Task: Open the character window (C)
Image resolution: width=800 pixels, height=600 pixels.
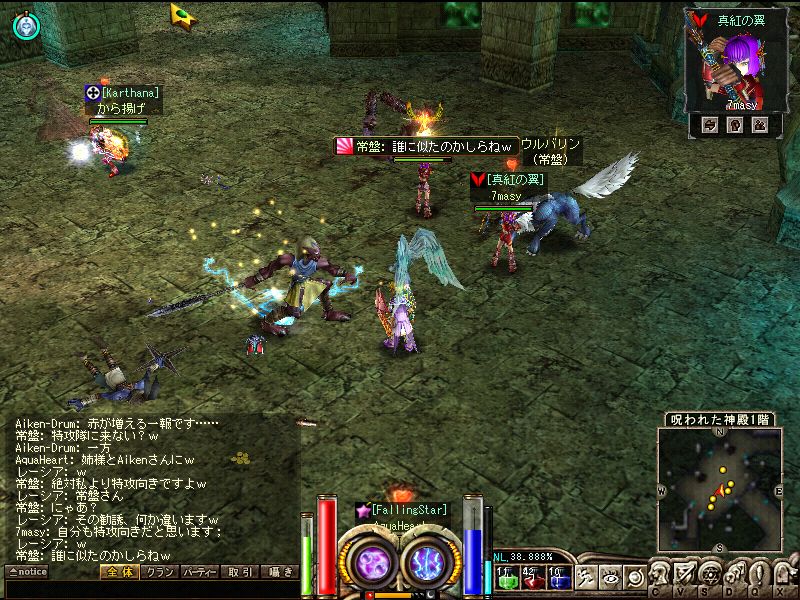Action: (661, 577)
